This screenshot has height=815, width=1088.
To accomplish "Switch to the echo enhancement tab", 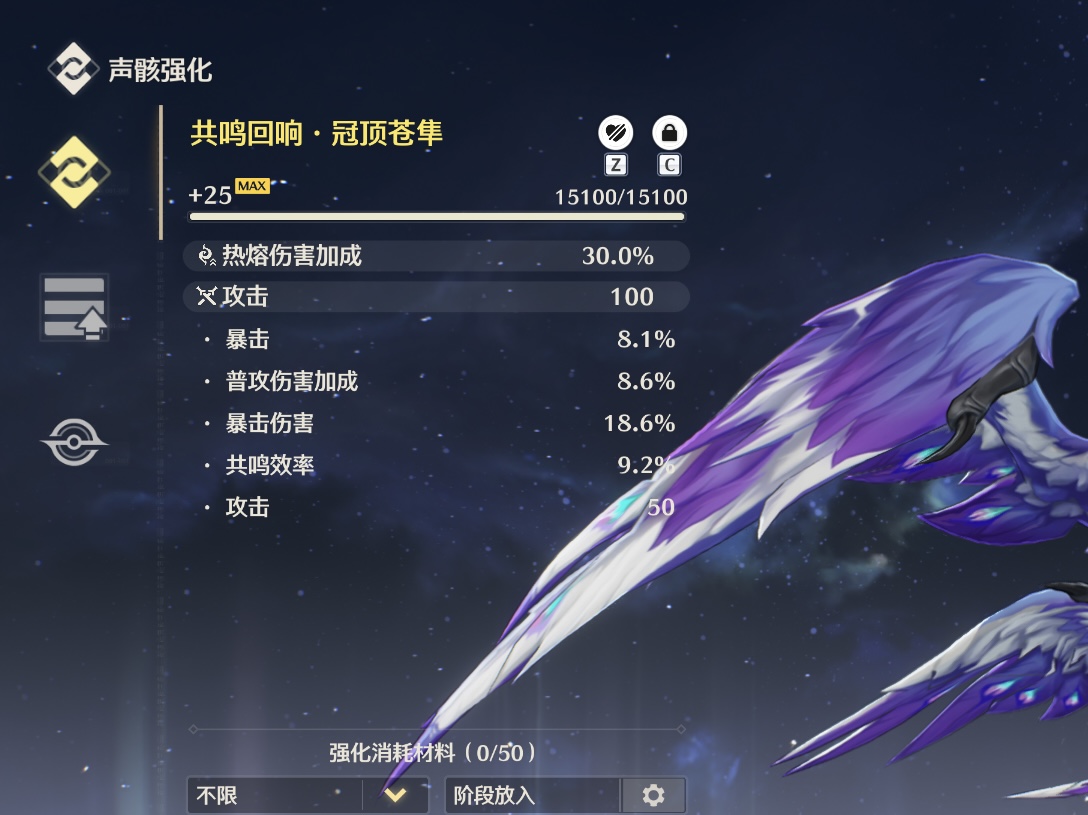I will tap(74, 173).
